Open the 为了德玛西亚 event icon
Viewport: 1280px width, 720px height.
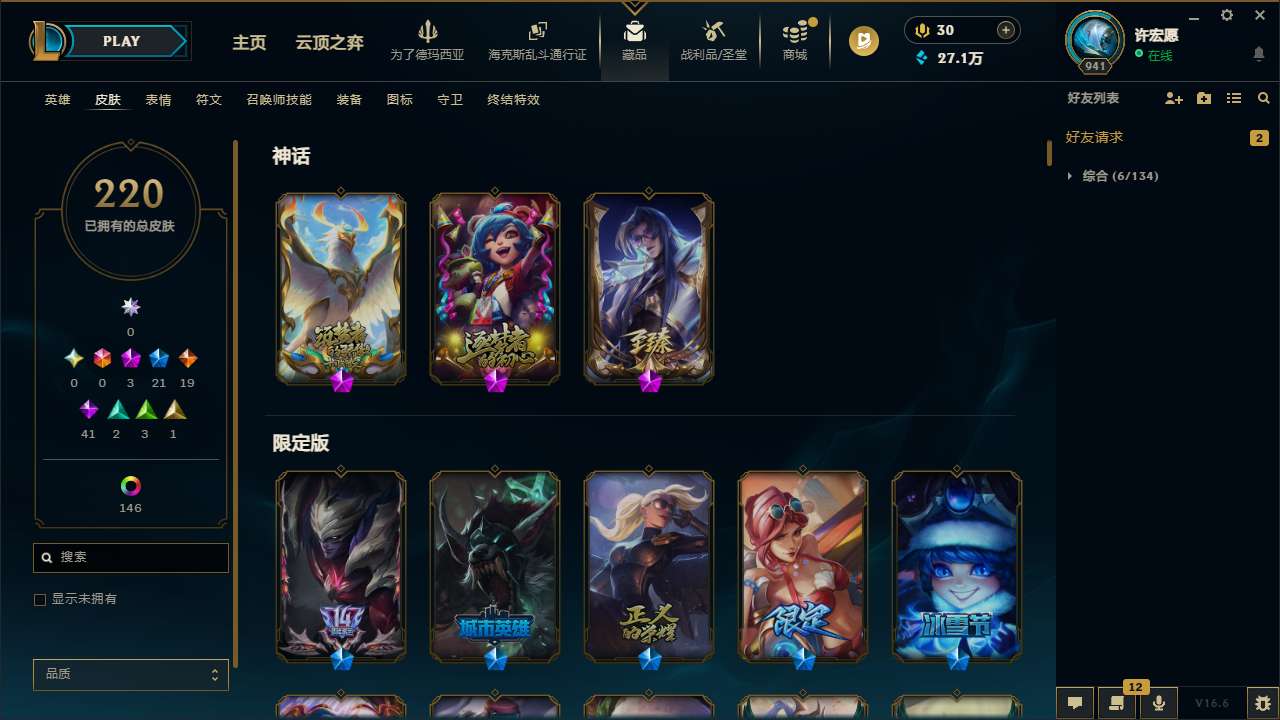429,40
